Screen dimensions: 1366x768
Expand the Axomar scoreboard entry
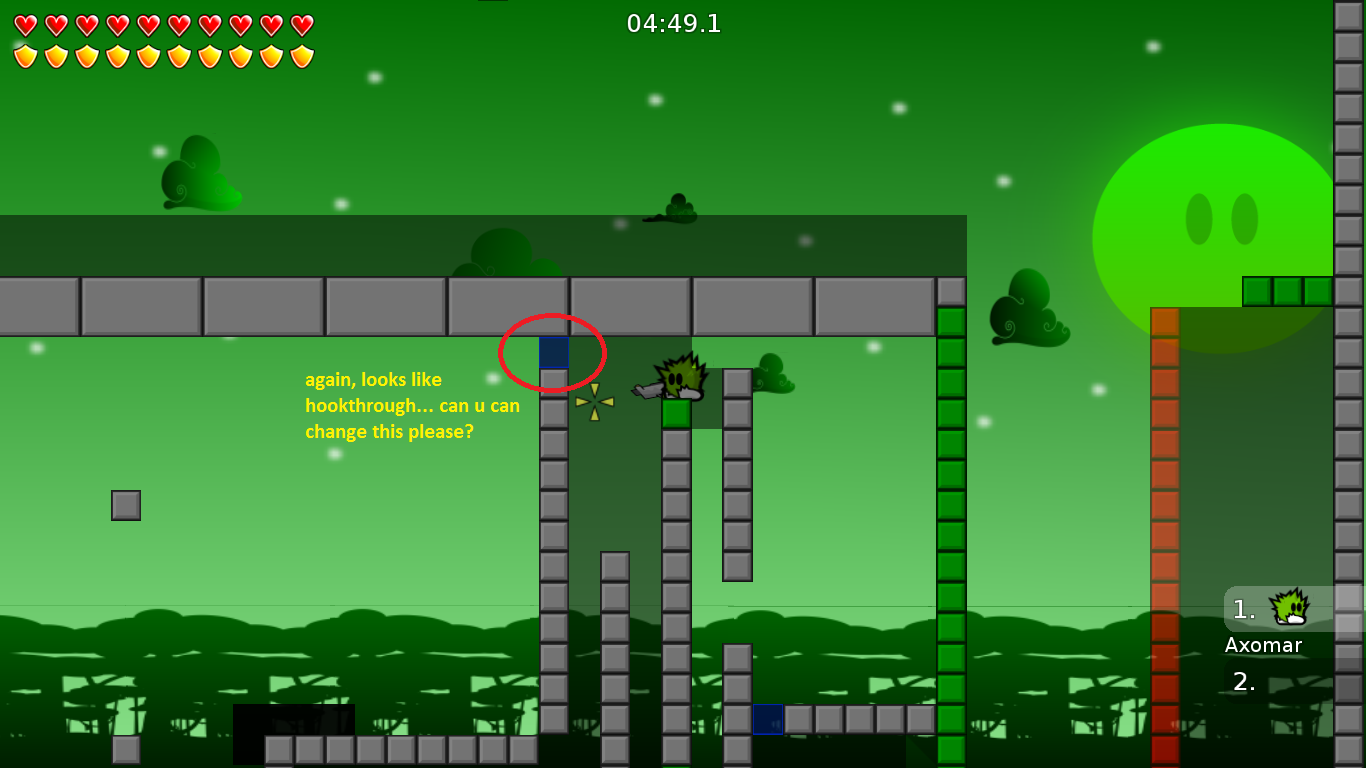[1262, 645]
